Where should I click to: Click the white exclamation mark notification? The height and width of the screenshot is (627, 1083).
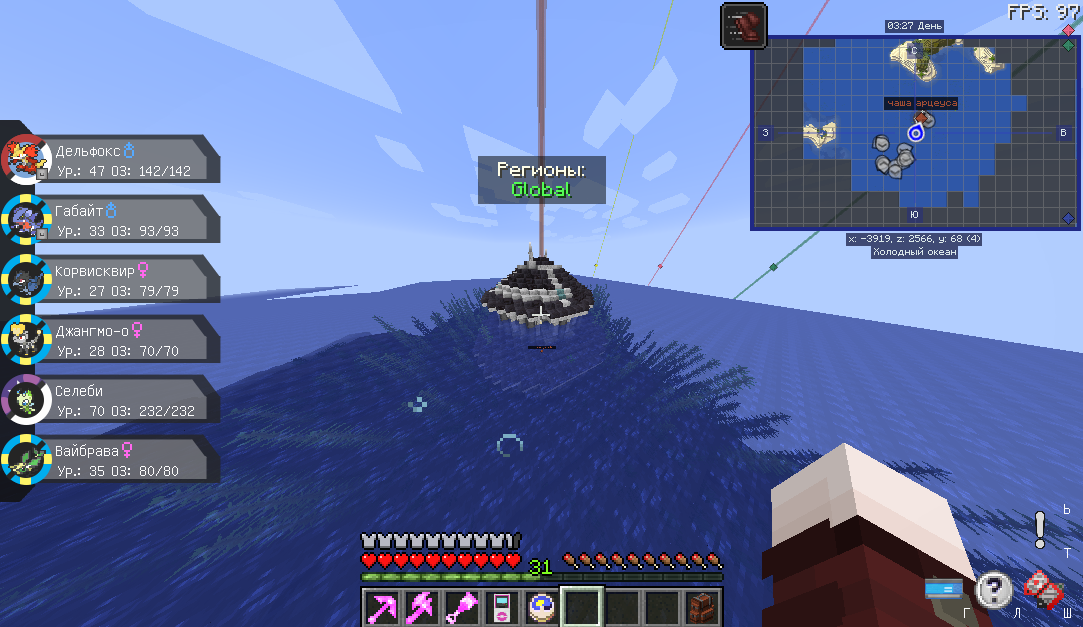1040,527
